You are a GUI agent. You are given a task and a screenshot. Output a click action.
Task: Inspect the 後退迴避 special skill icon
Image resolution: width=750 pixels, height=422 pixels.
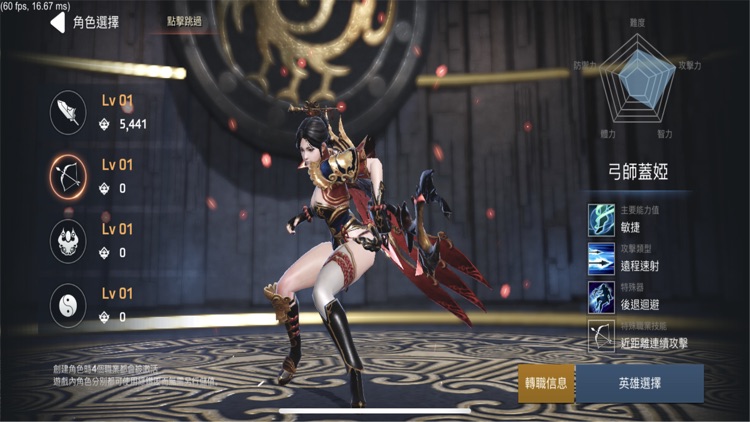point(602,296)
